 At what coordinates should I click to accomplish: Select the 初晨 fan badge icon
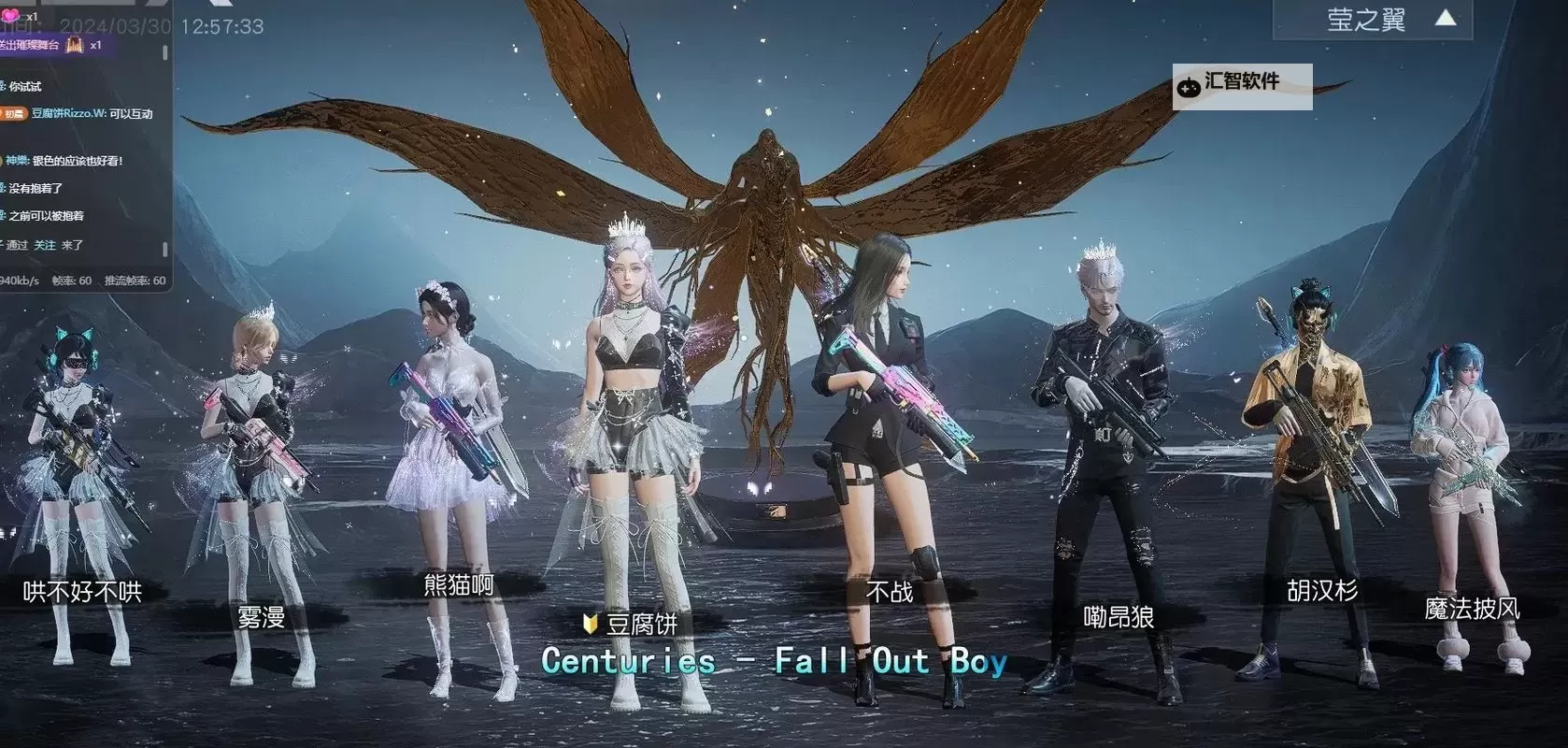[x=12, y=112]
